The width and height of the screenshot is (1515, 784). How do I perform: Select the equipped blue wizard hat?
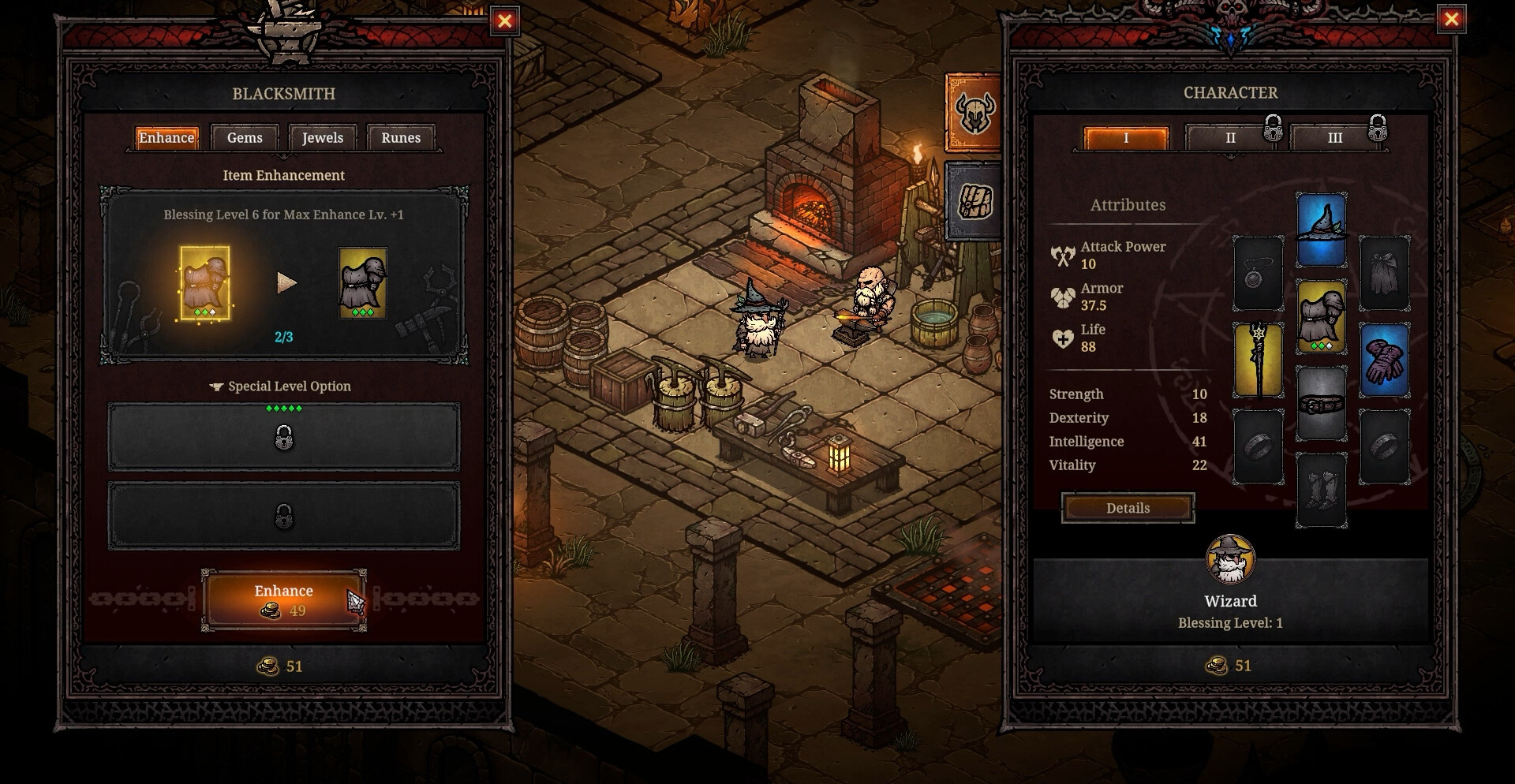point(1322,230)
